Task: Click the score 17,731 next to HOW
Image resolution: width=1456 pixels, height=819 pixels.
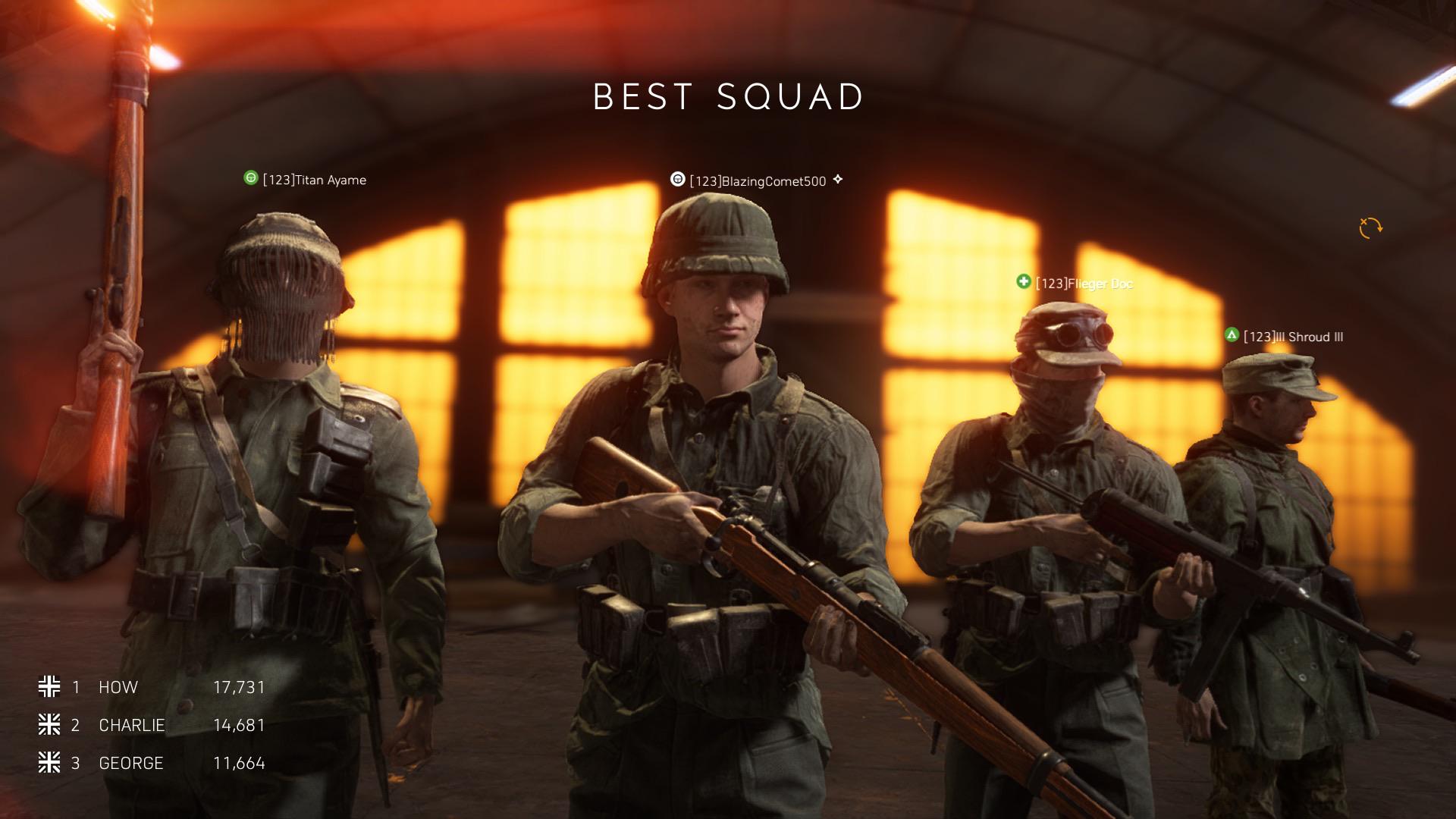Action: coord(239,687)
